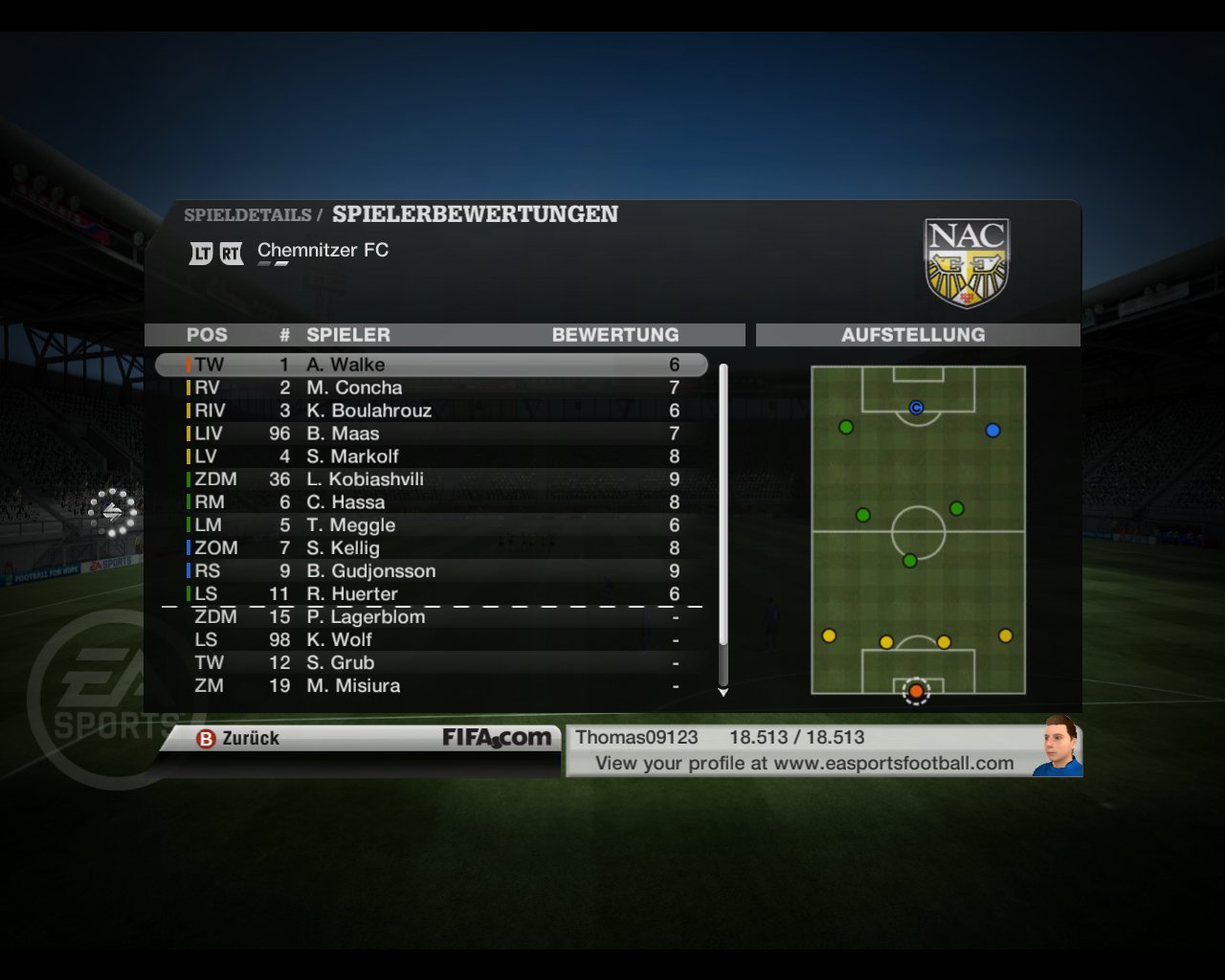Select C. Hassa in the lineup list

coord(431,502)
